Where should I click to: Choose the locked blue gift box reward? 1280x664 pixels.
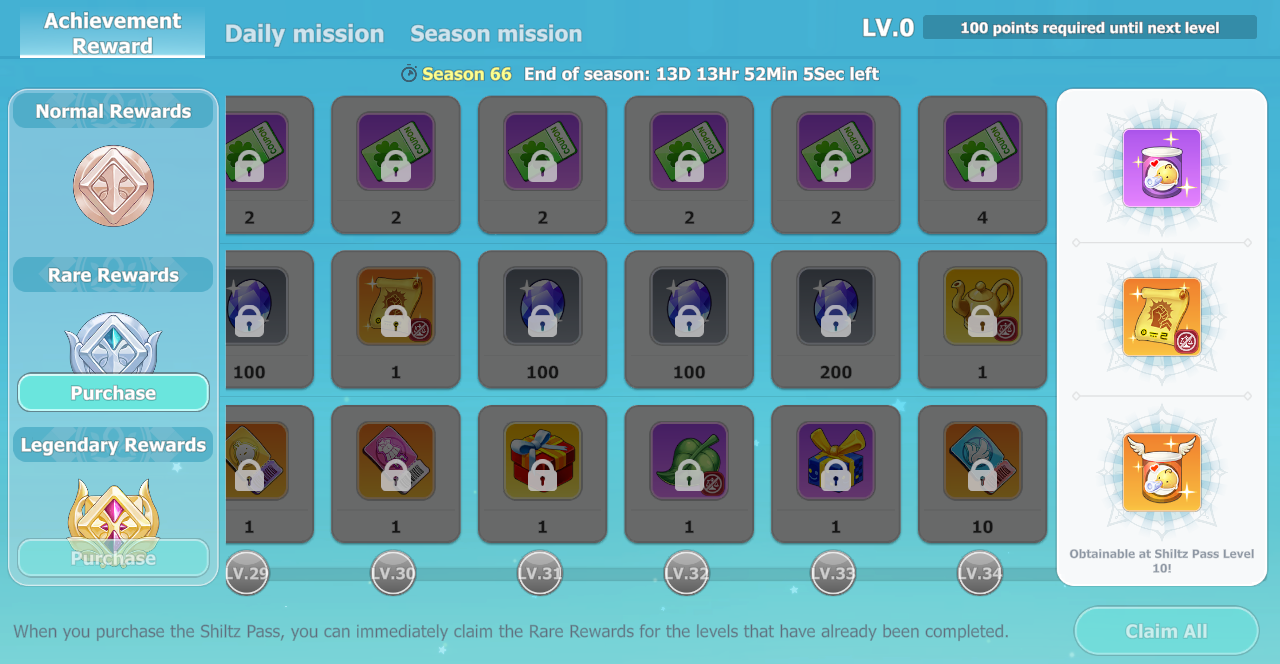tap(835, 462)
